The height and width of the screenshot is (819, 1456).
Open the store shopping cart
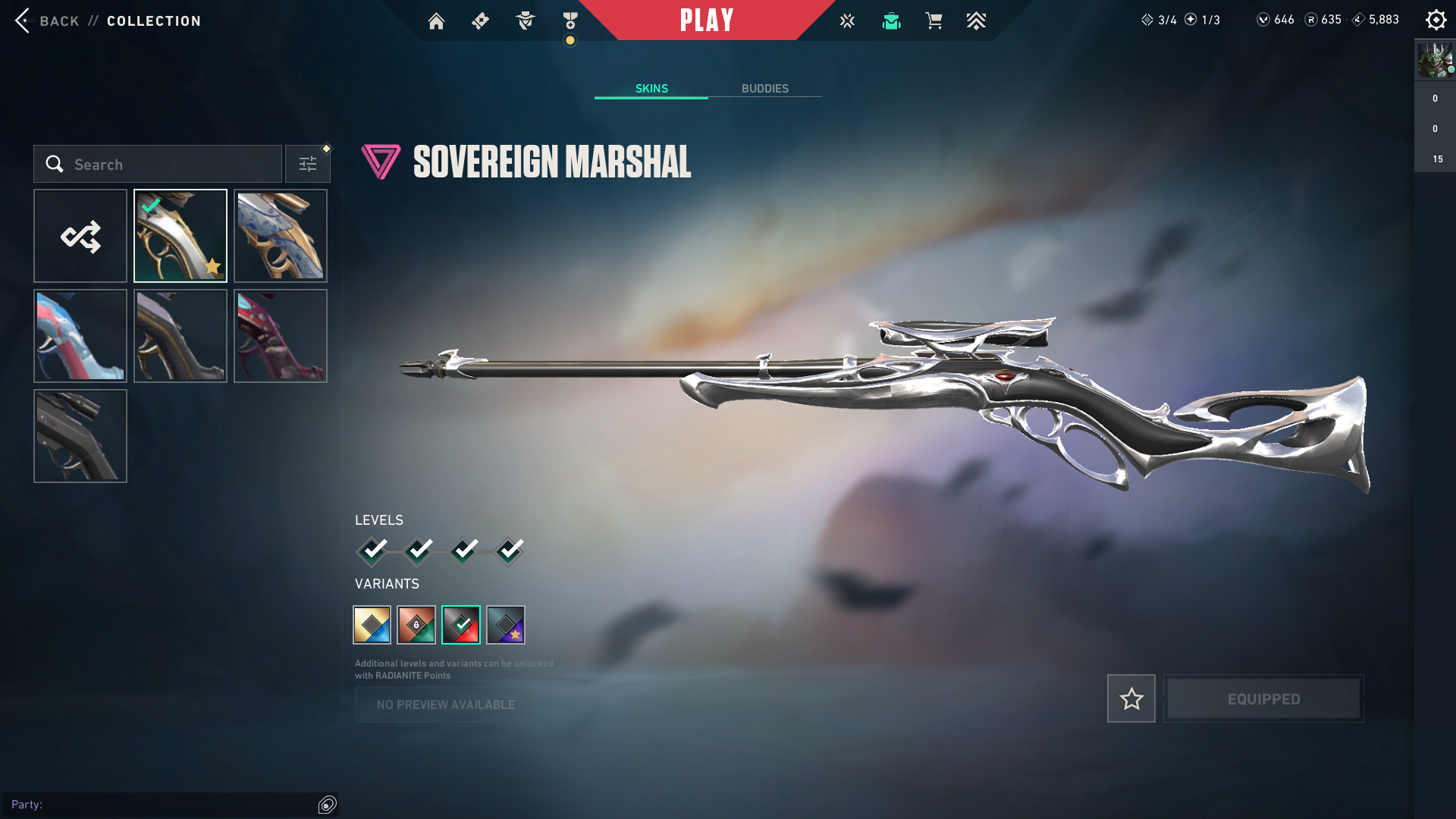(934, 21)
